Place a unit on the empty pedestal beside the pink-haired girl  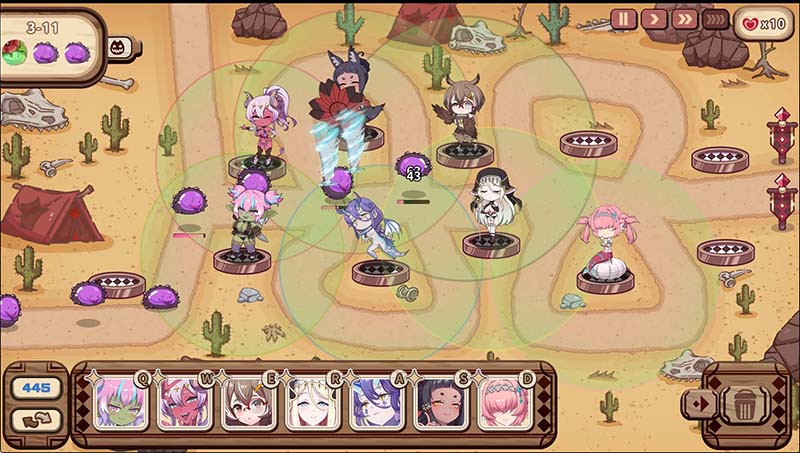[x=725, y=251]
